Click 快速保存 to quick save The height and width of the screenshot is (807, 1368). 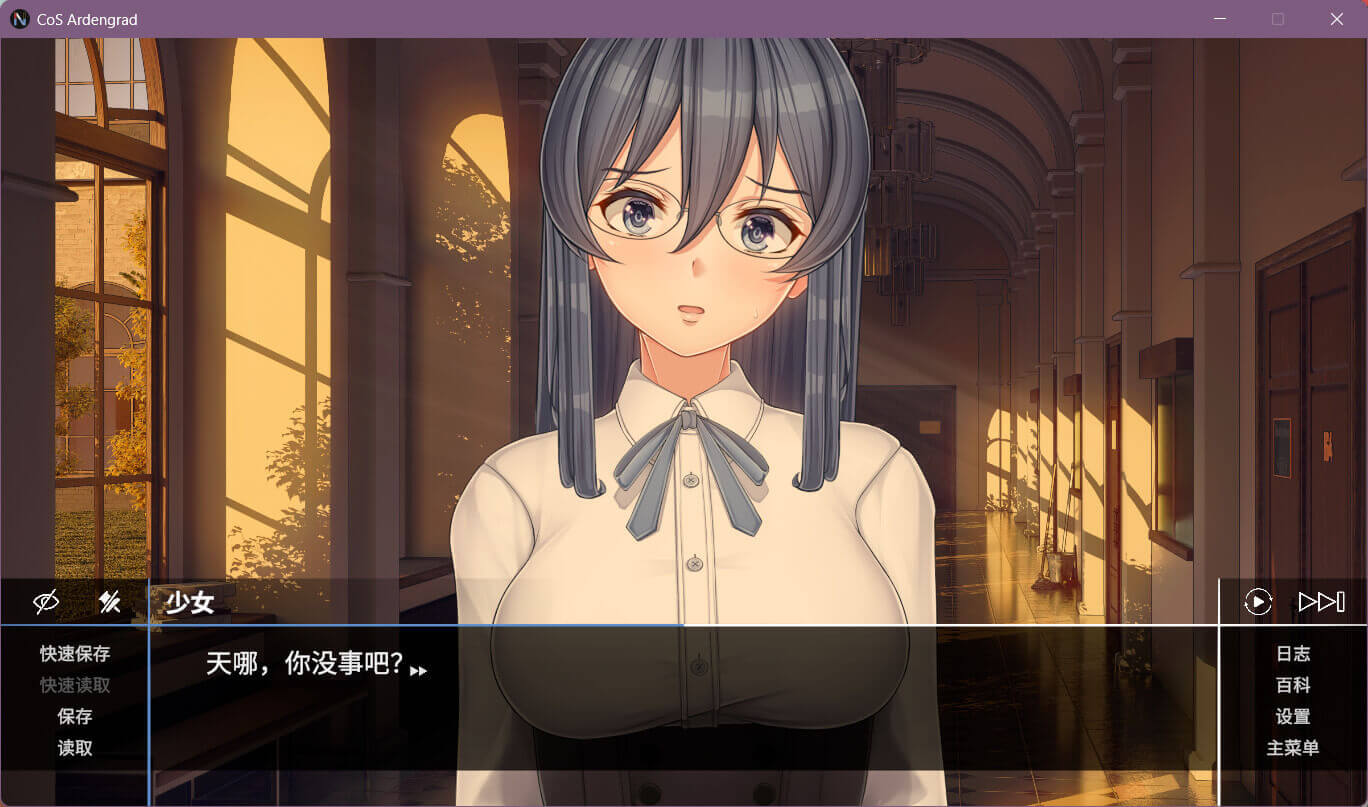(x=75, y=654)
